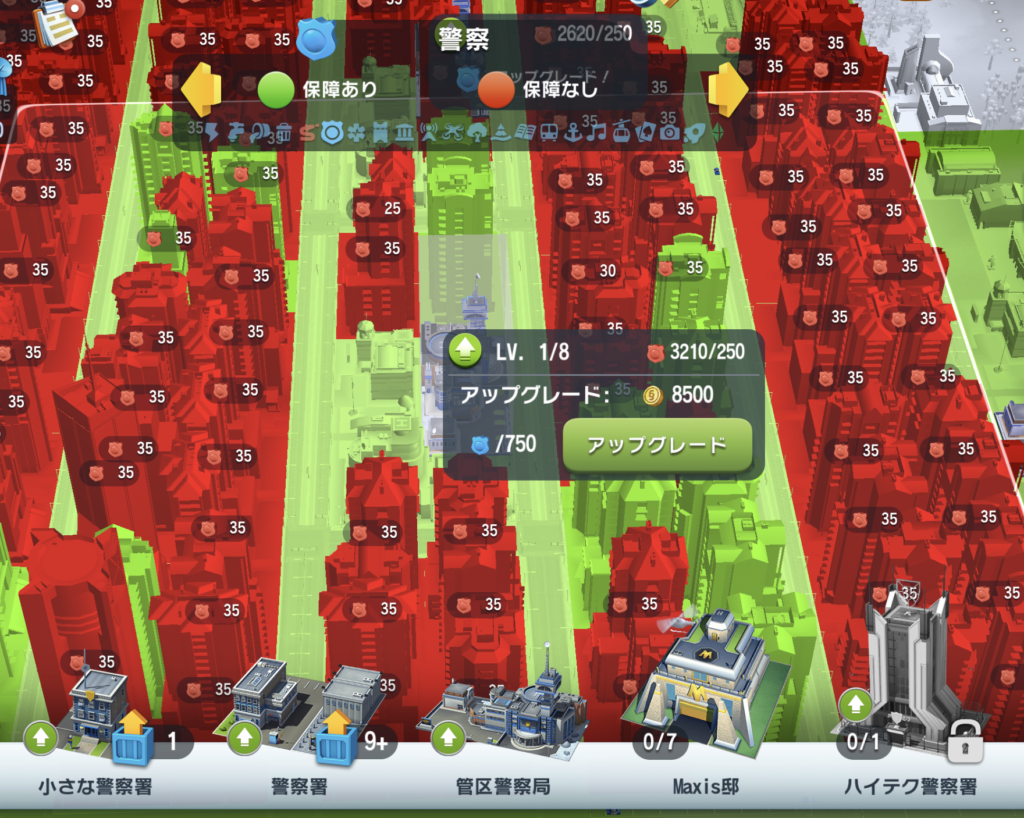Go to previous service with left yellow arrow
The width and height of the screenshot is (1024, 818).
click(x=201, y=89)
